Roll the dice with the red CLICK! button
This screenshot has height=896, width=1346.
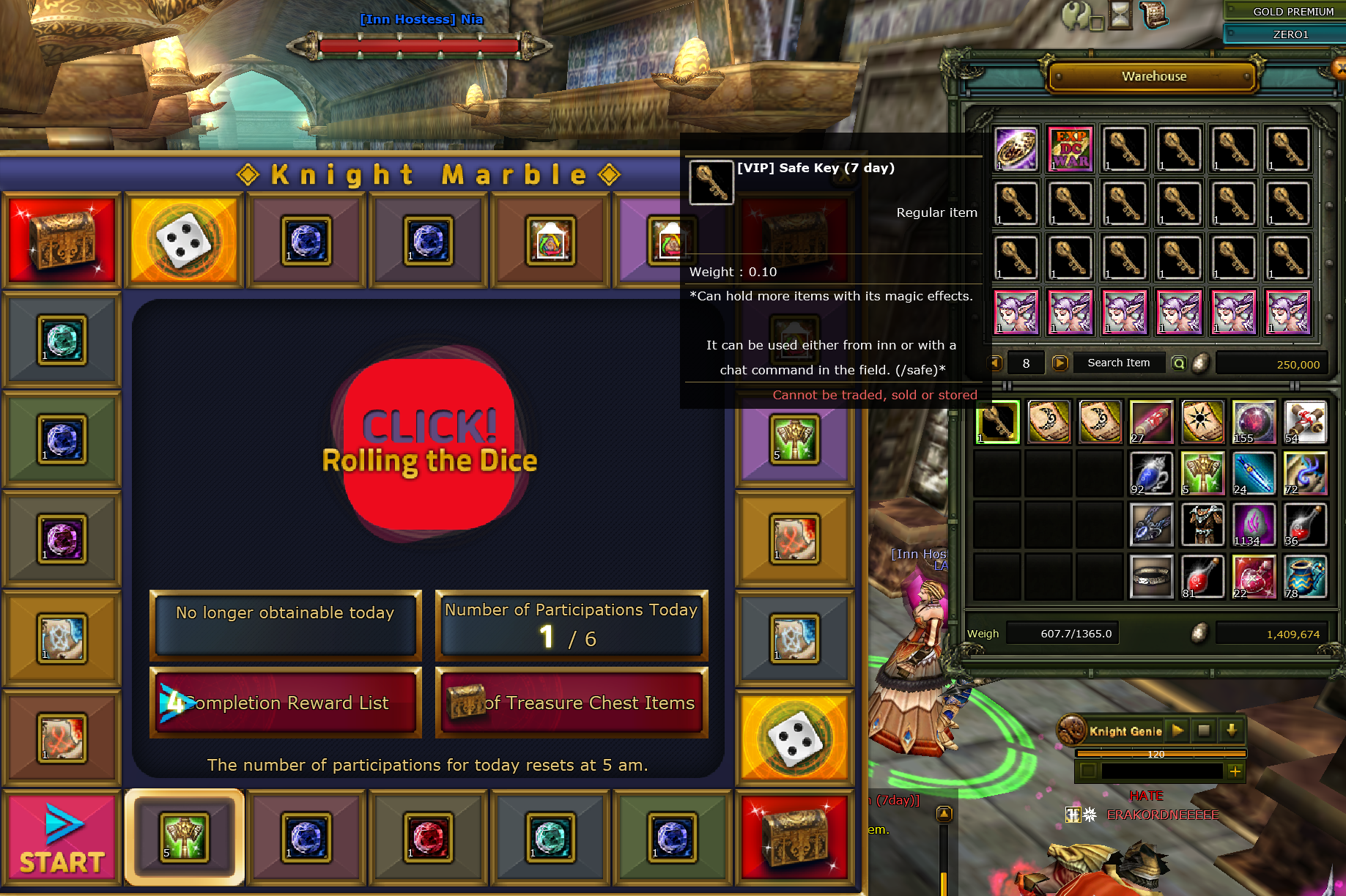tap(429, 445)
